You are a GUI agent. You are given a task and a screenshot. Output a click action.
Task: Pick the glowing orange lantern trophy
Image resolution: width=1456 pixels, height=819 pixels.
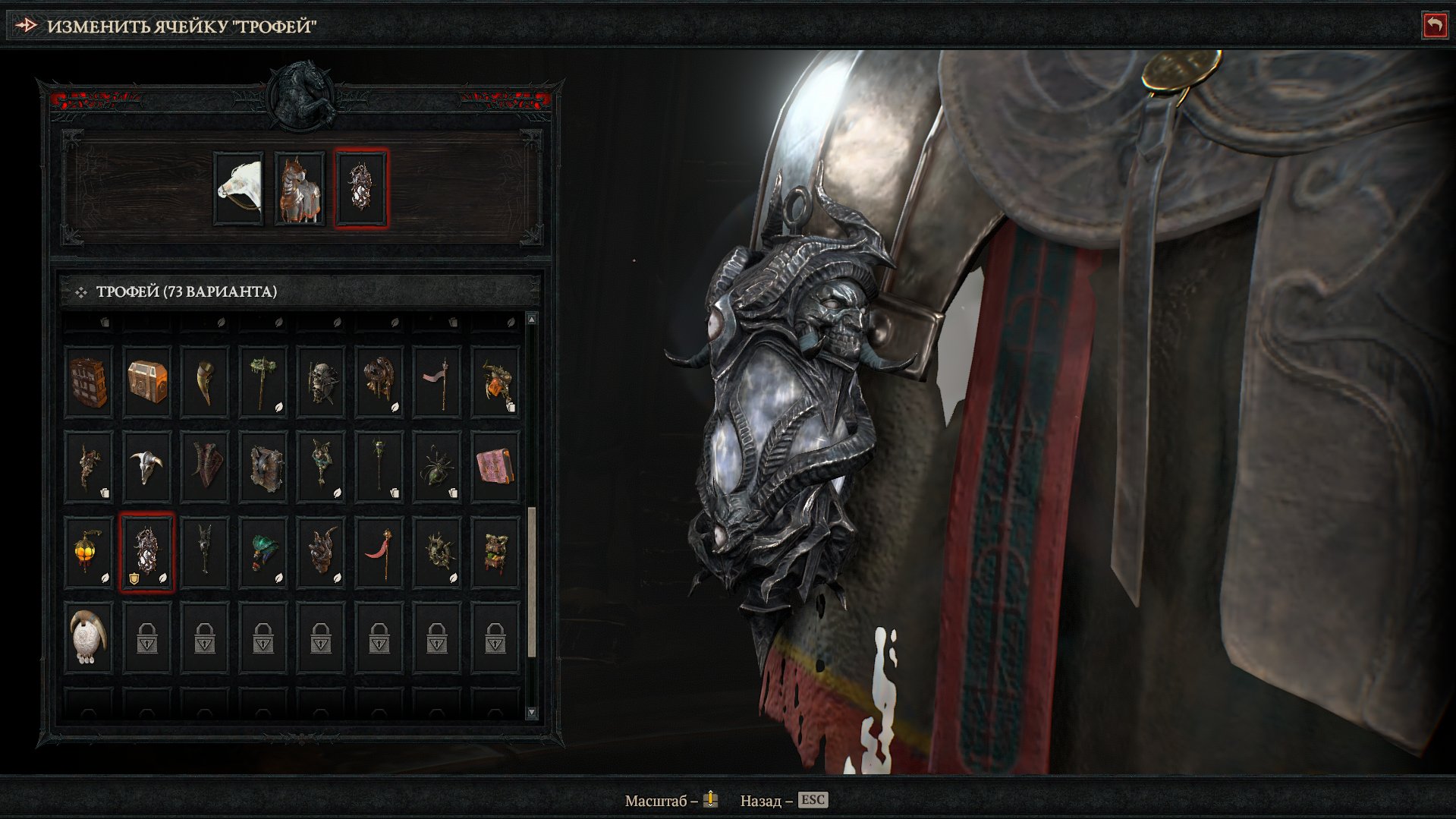coord(89,552)
